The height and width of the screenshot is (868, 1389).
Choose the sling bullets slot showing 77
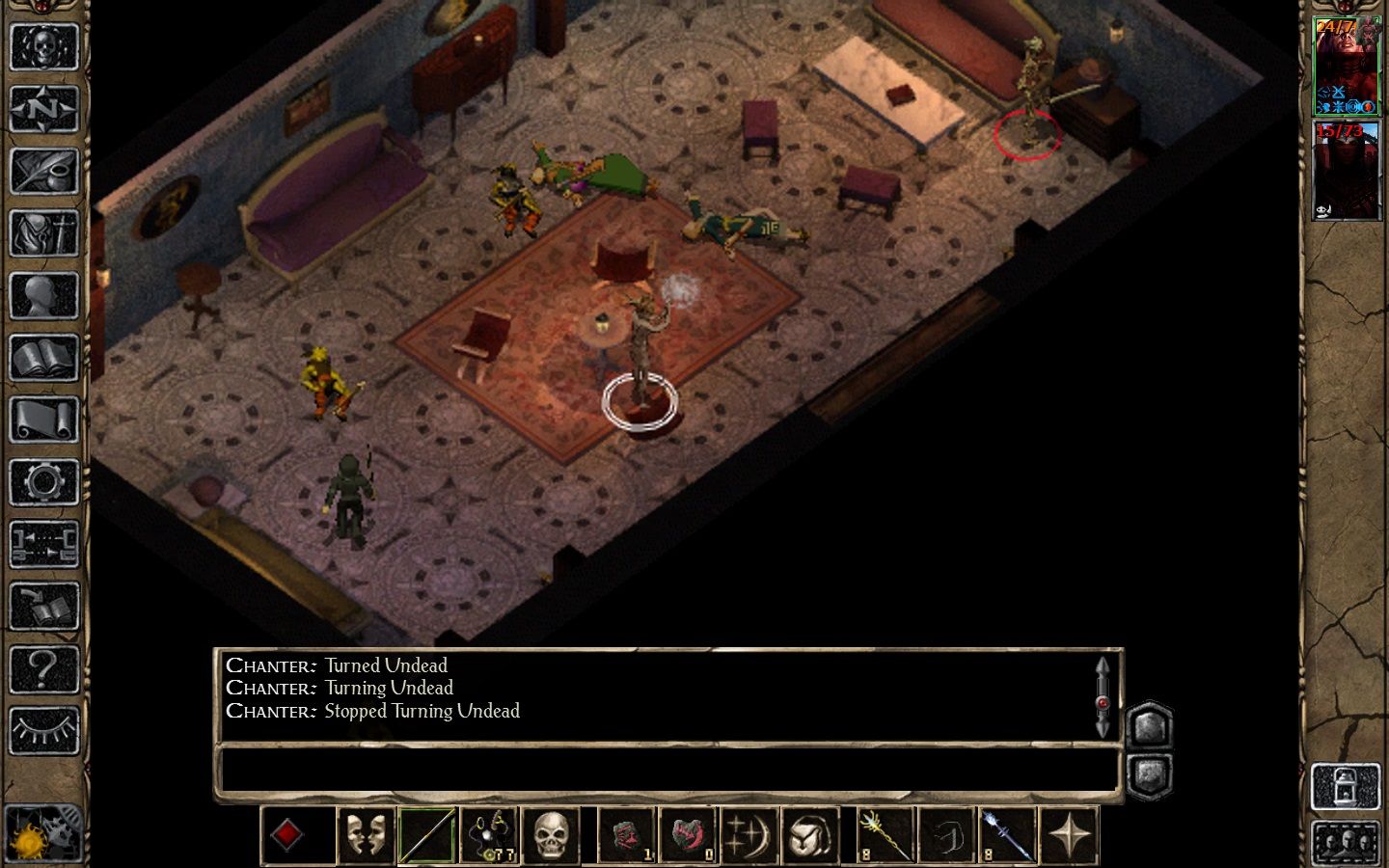489,835
